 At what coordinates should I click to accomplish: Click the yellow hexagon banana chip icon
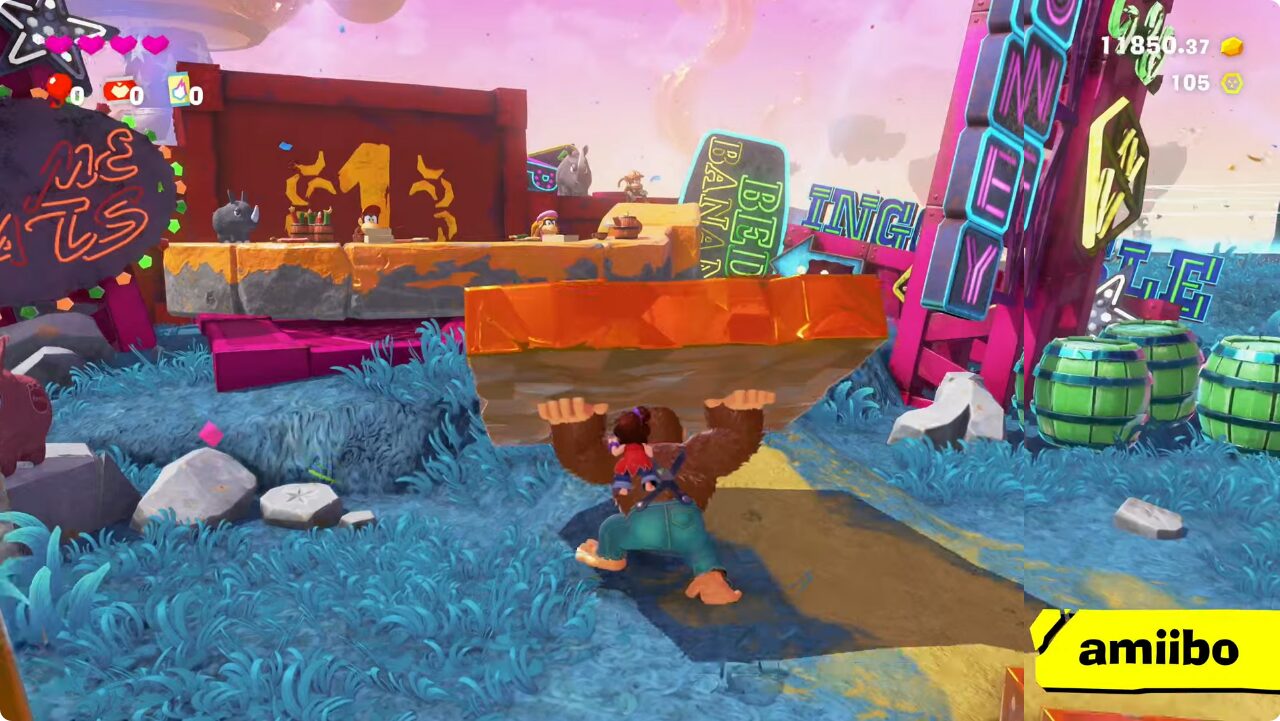pos(1232,83)
